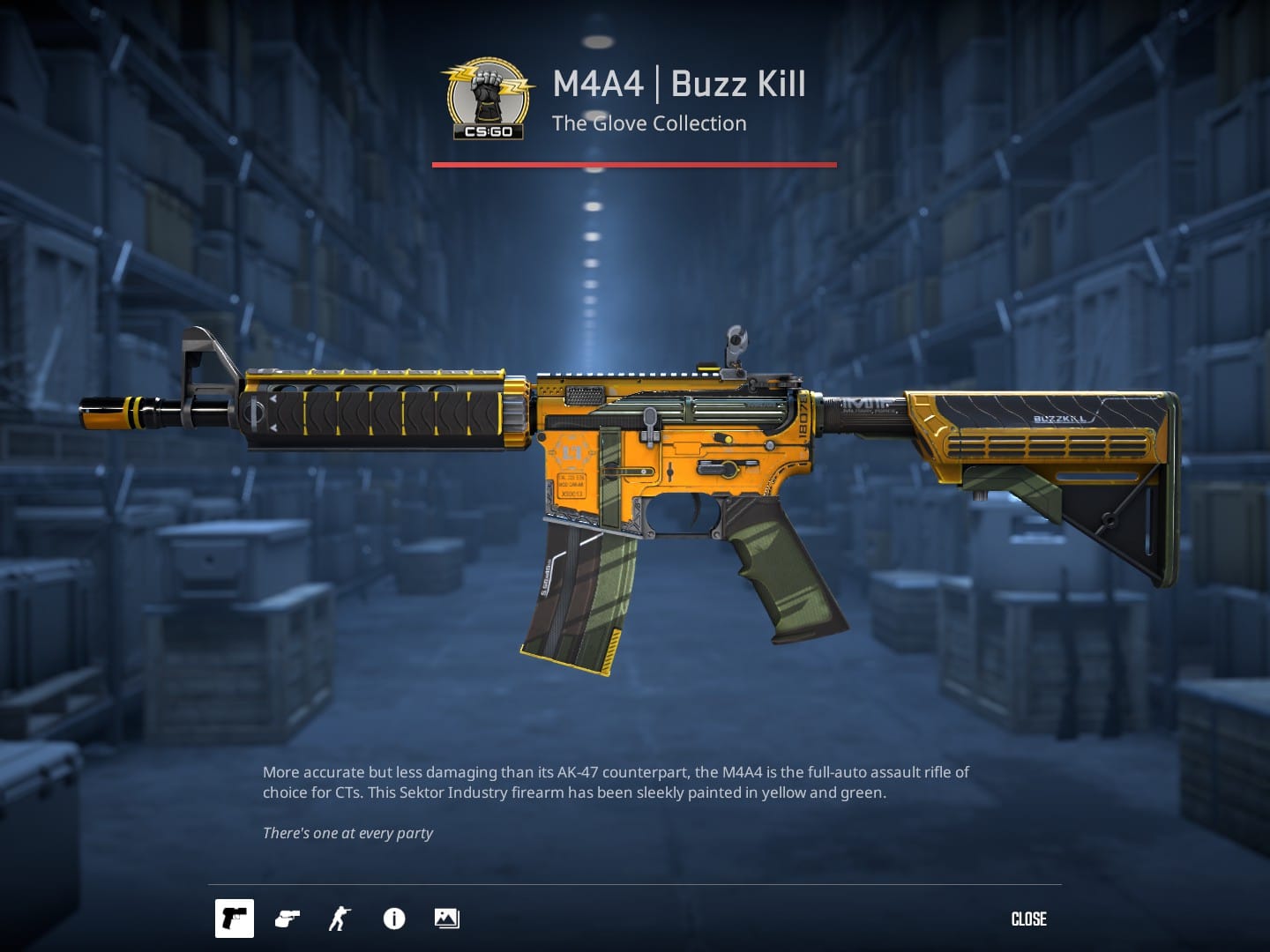Open the background scenery picture icon
Viewport: 1270px width, 952px height.
[x=446, y=919]
